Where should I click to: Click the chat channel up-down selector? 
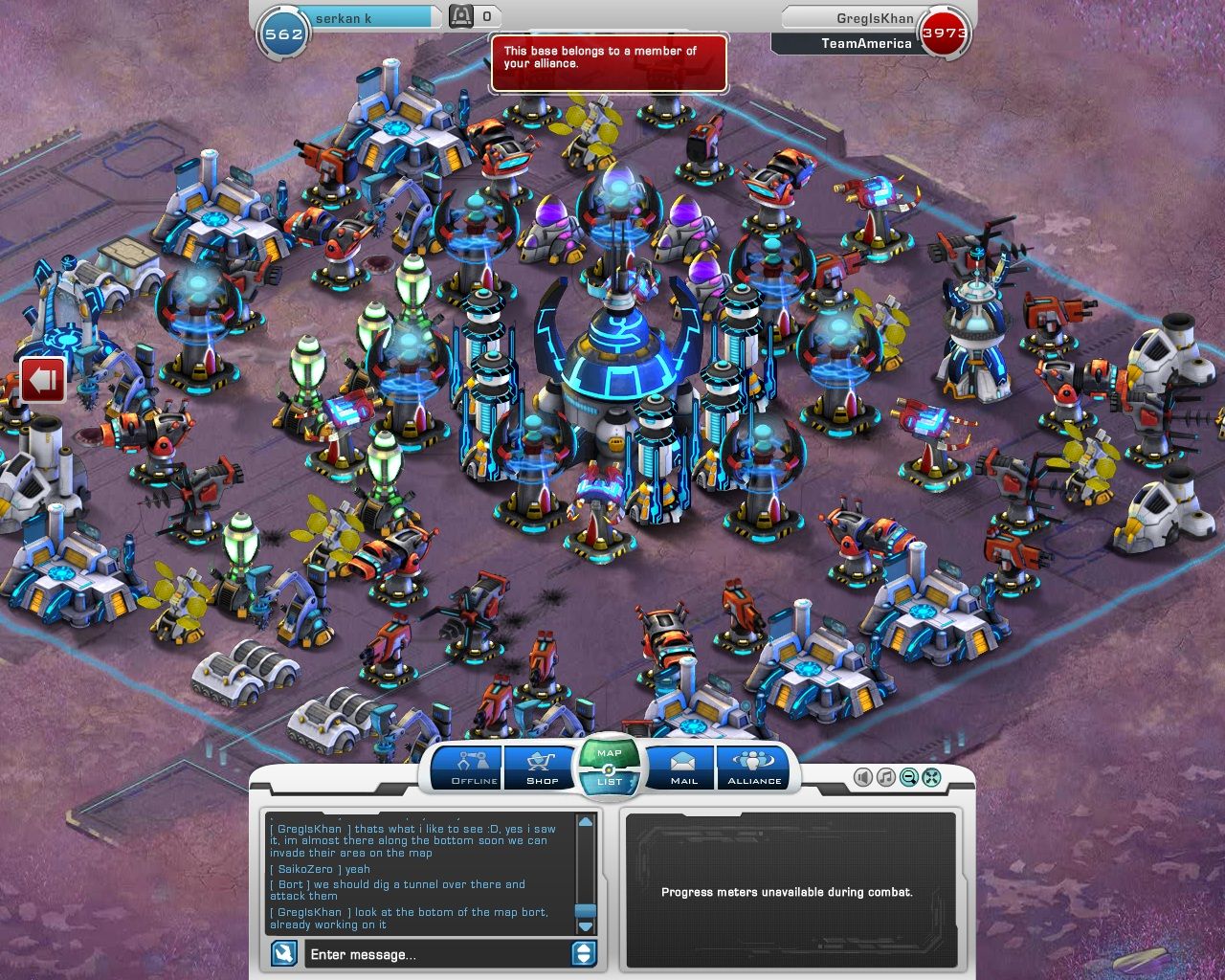[x=584, y=954]
